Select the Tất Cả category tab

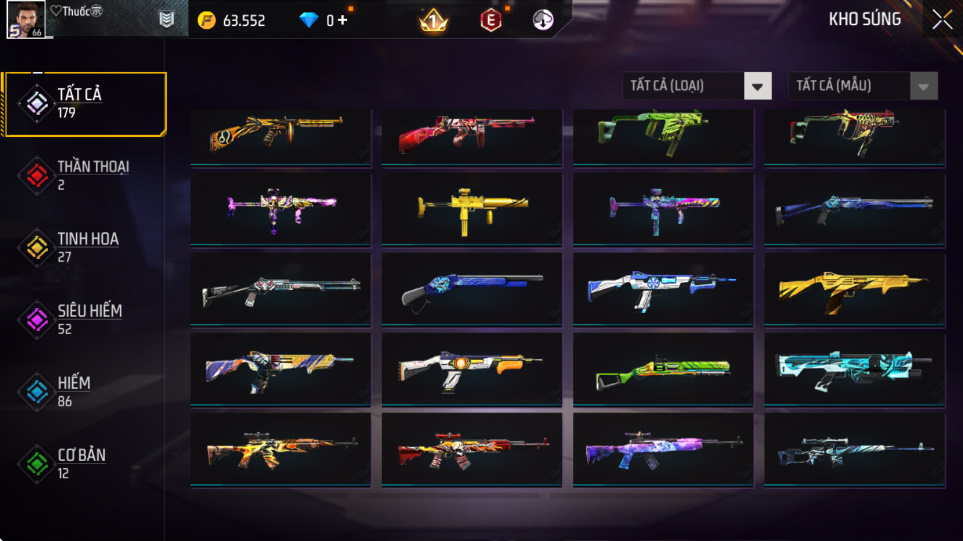(x=84, y=103)
